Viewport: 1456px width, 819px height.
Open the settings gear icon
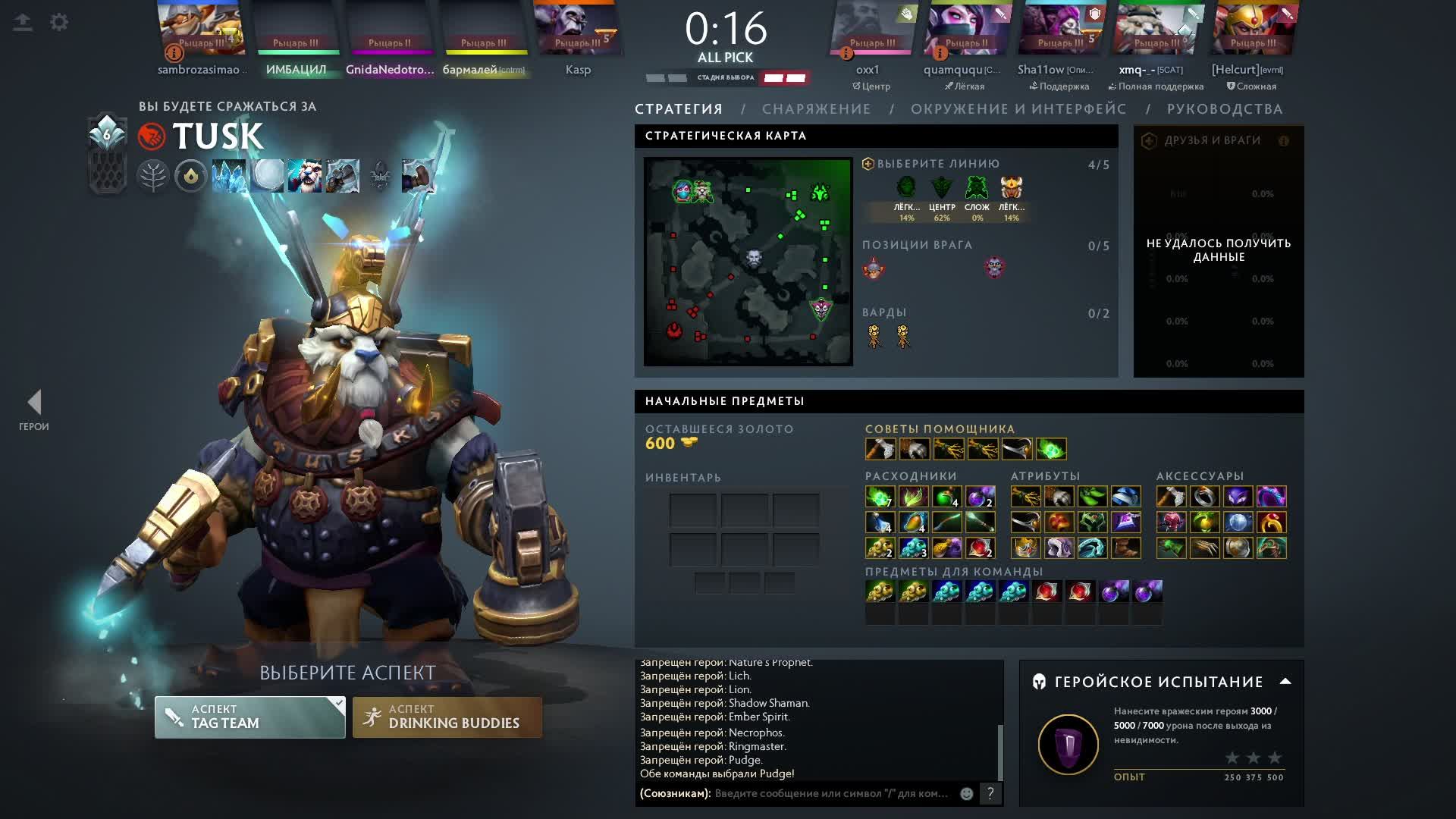tap(59, 22)
